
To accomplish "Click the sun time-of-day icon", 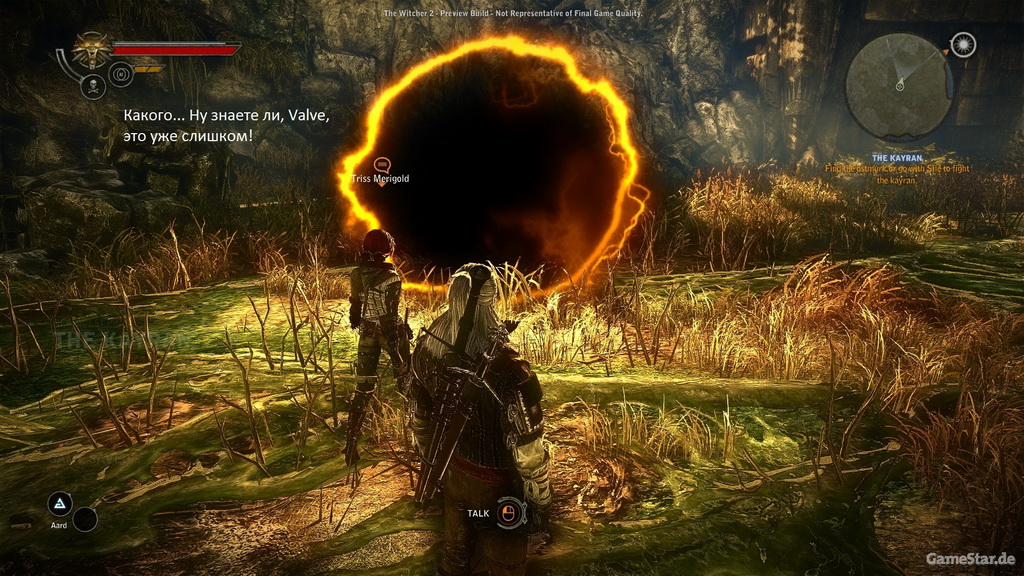I will pyautogui.click(x=963, y=45).
